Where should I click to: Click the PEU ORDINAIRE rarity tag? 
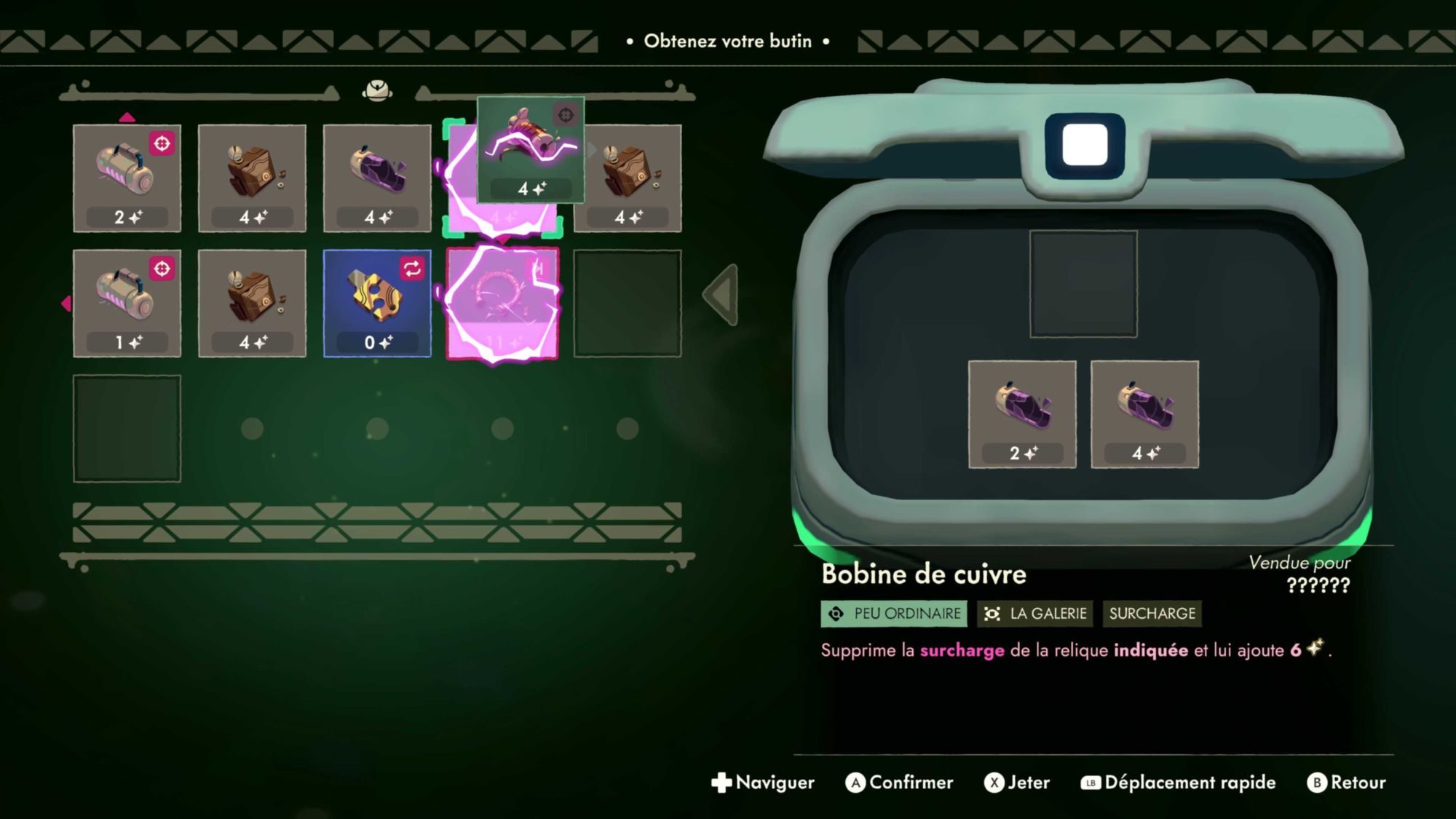[x=894, y=614]
